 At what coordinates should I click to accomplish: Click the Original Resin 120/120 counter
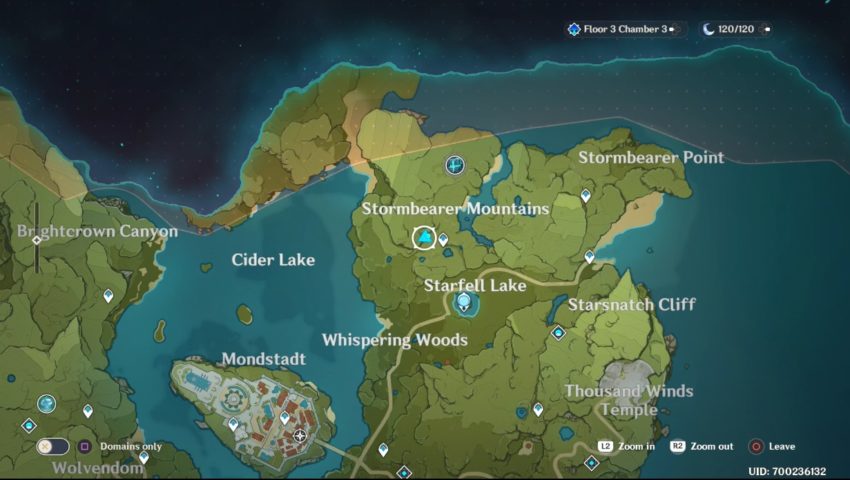(735, 30)
